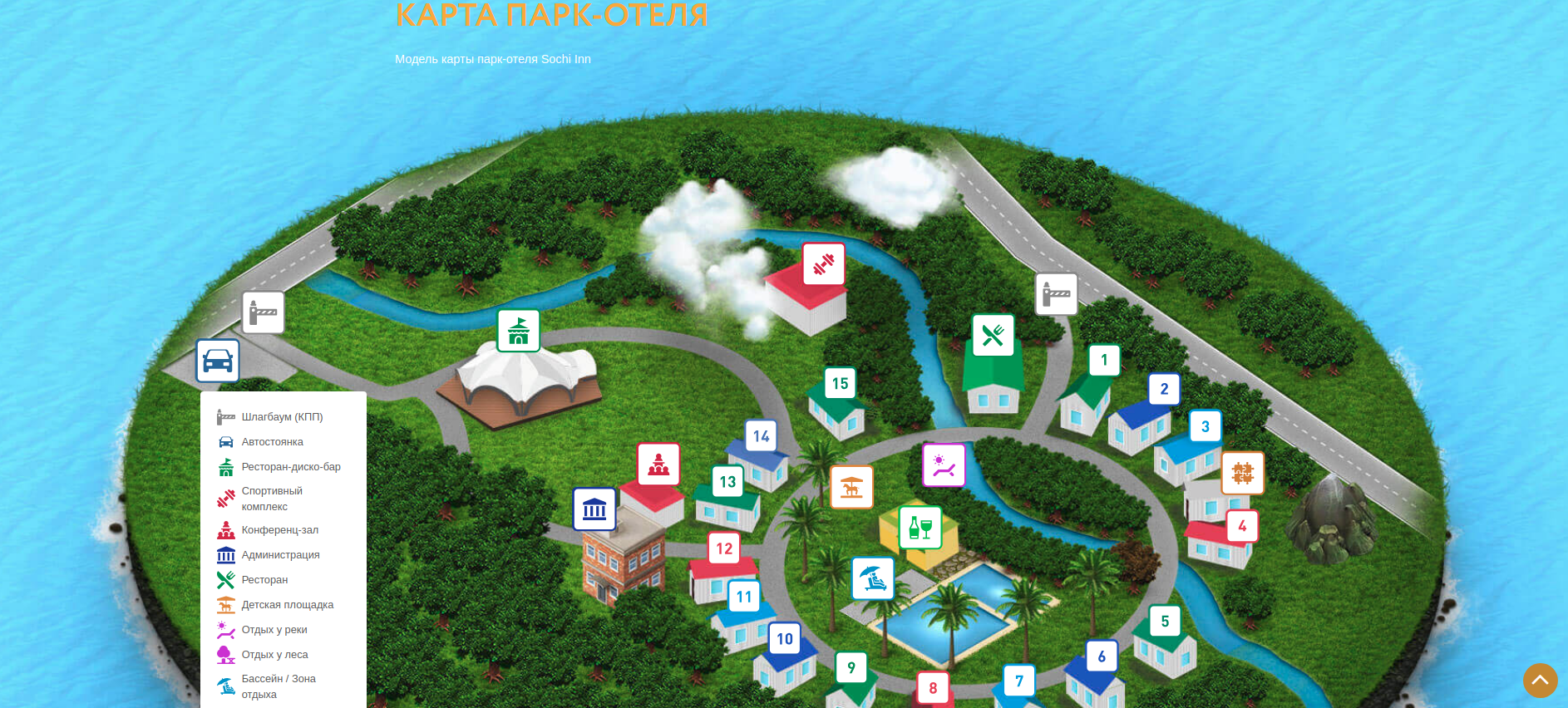Select the orange playground marker on the map
1568x708 pixels.
(x=851, y=487)
